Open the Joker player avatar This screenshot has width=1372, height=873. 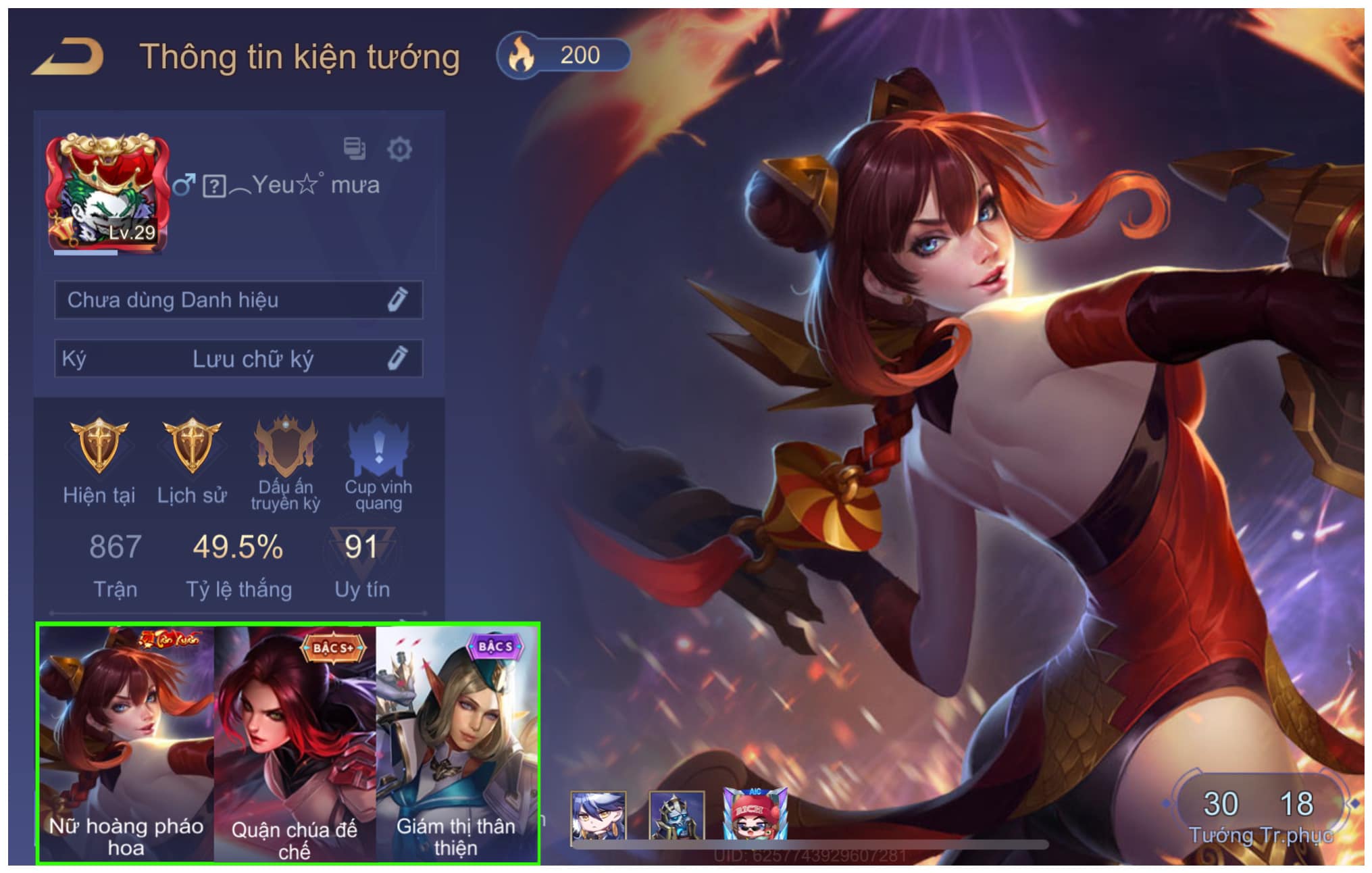pyautogui.click(x=107, y=193)
